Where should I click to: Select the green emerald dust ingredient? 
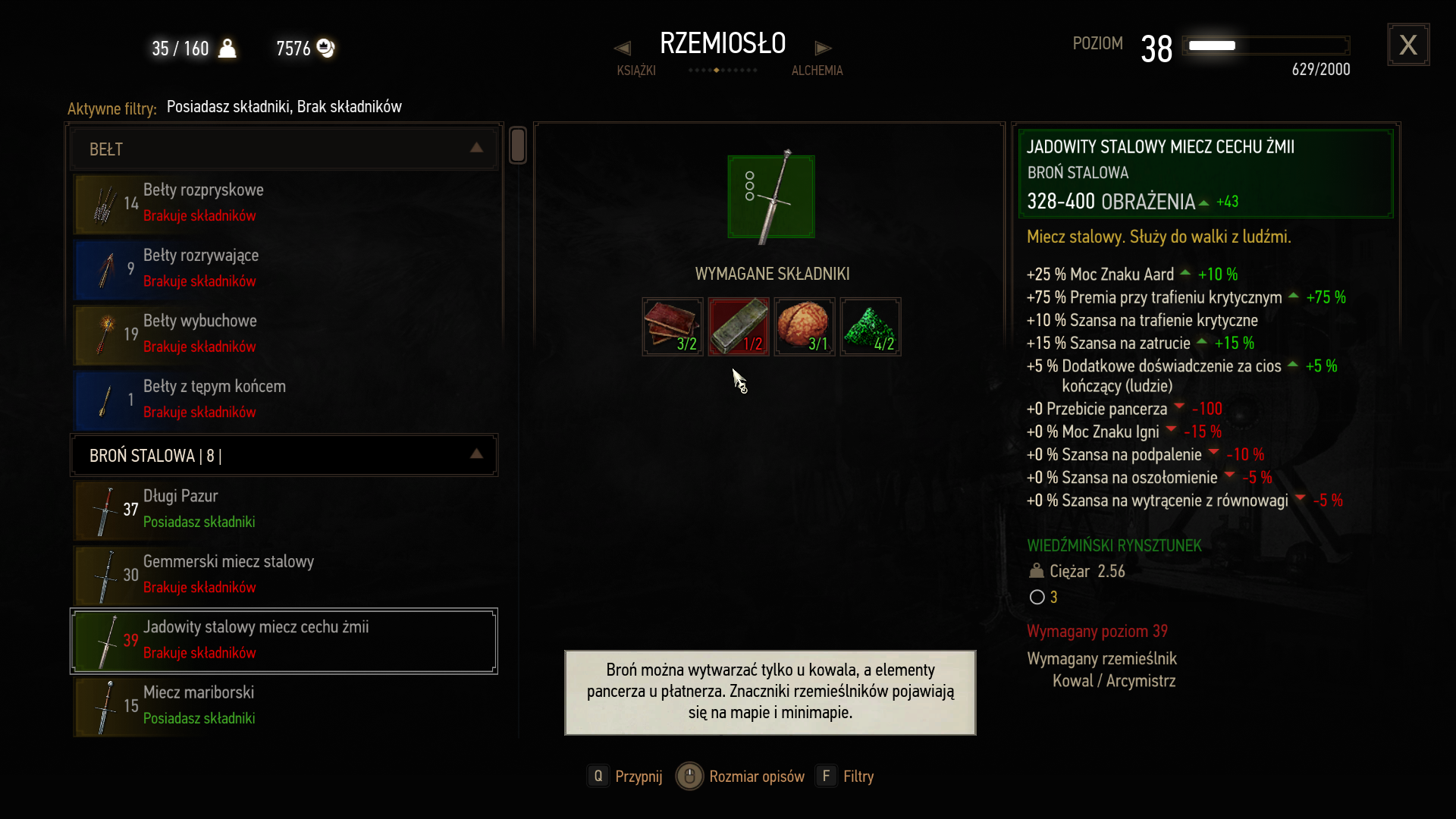[871, 327]
